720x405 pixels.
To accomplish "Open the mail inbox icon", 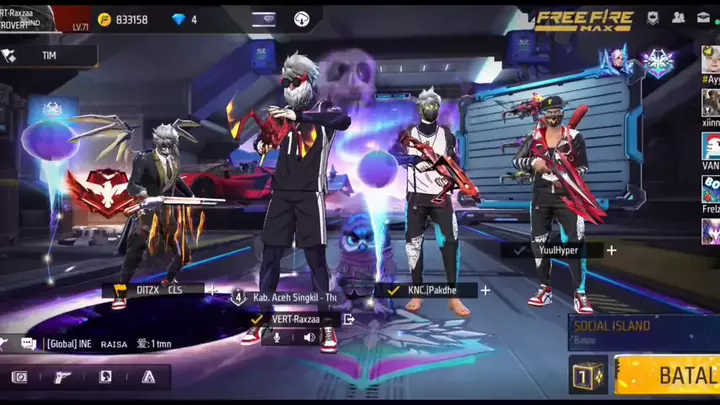I will coord(705,18).
